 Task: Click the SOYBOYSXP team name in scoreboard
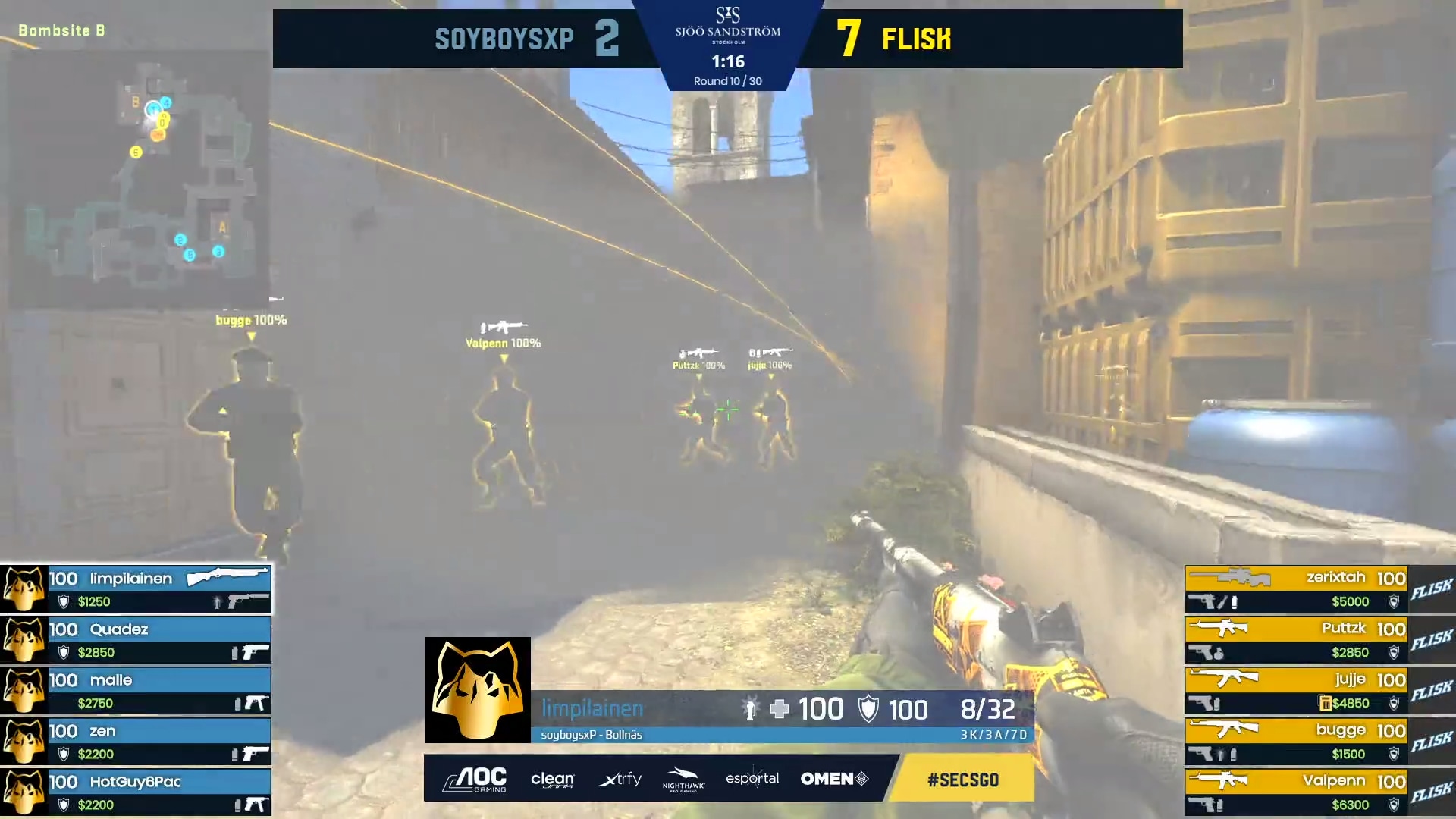504,39
